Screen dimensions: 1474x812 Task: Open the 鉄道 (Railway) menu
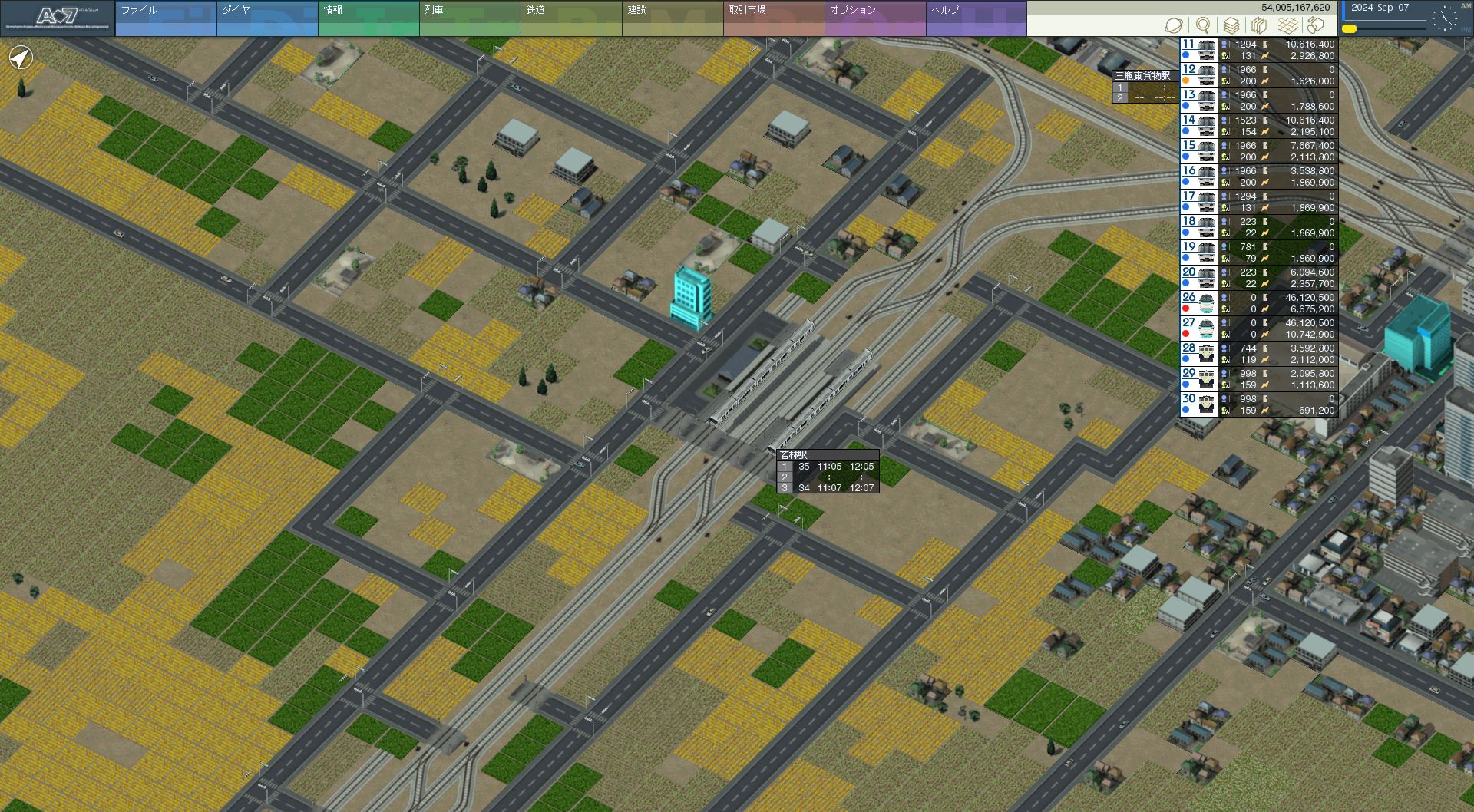[x=570, y=18]
